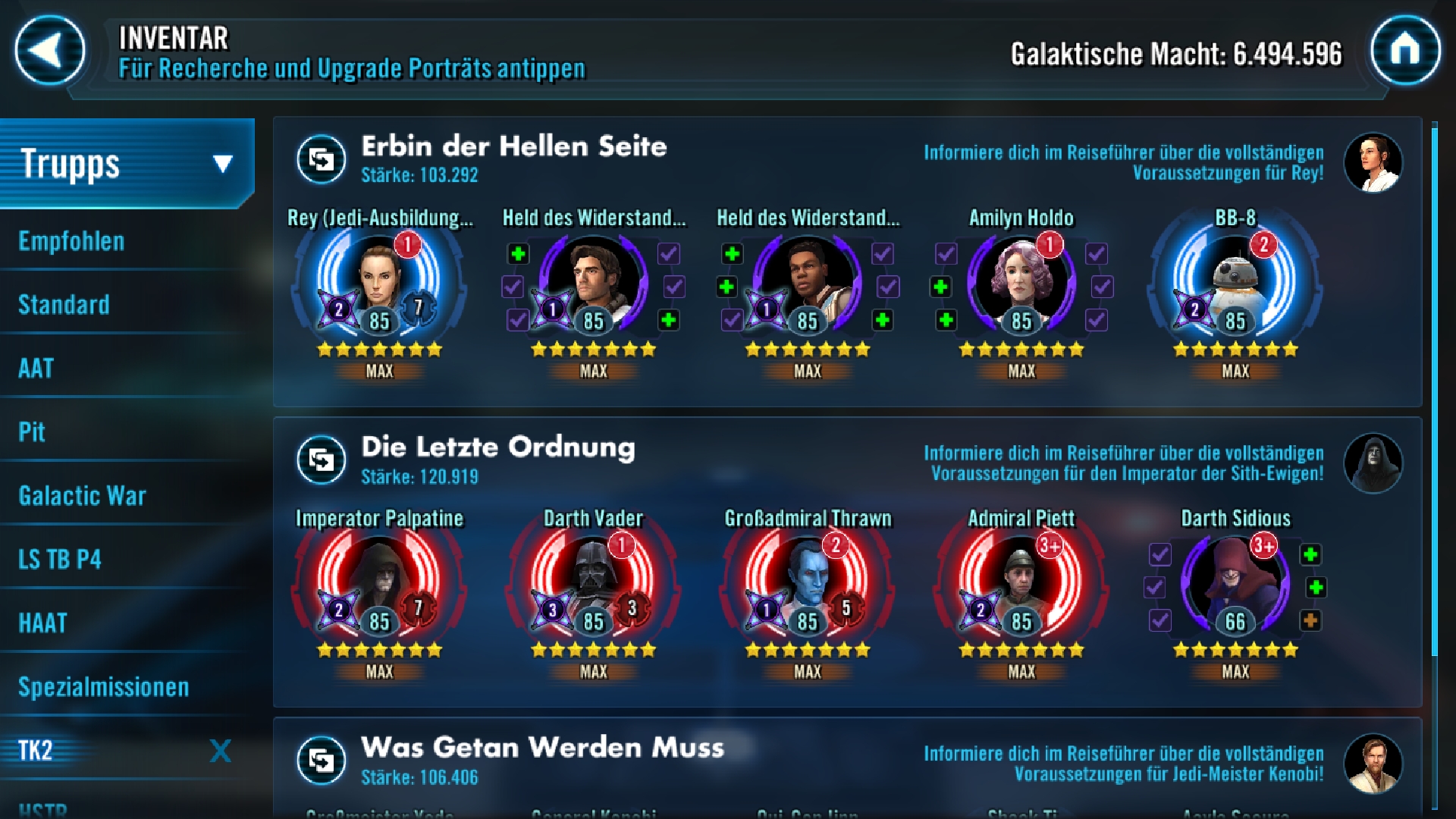Swap the Erbin der Hellen Seite squad

321,159
